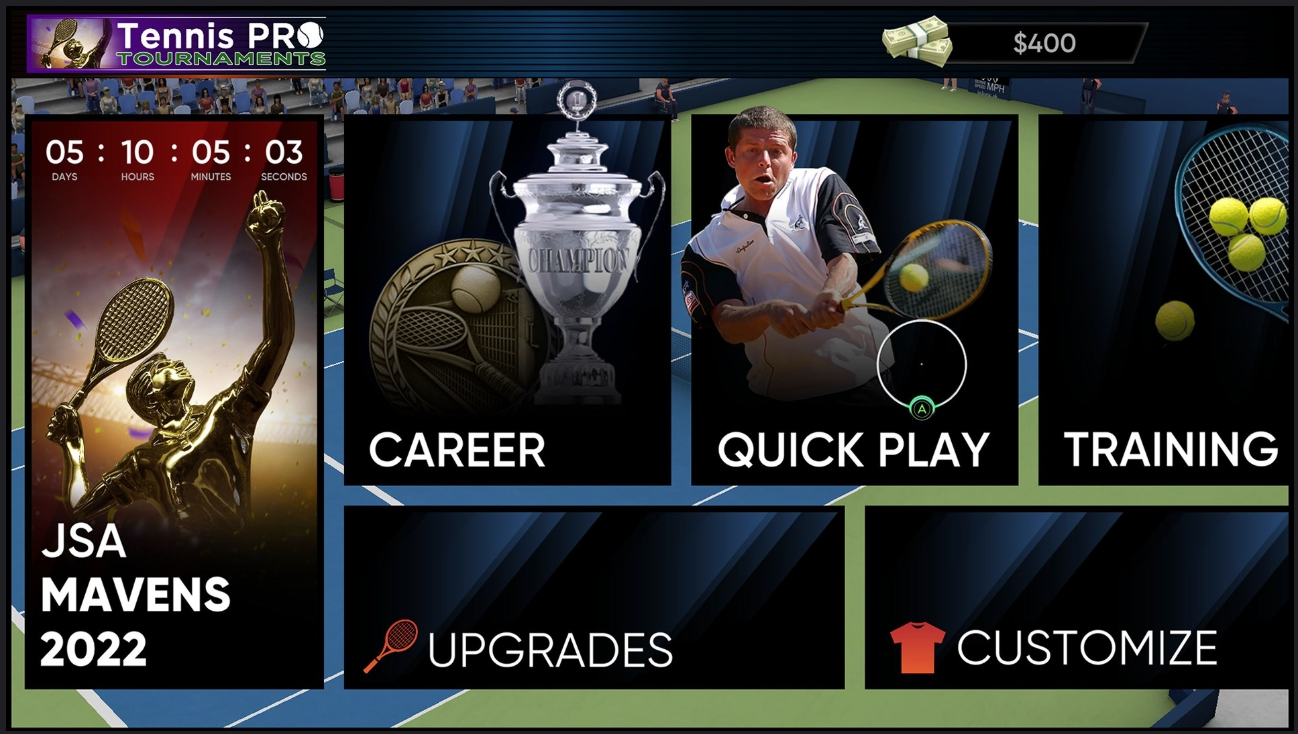This screenshot has width=1298, height=734.
Task: Start a Quick Play match
Action: (x=854, y=300)
